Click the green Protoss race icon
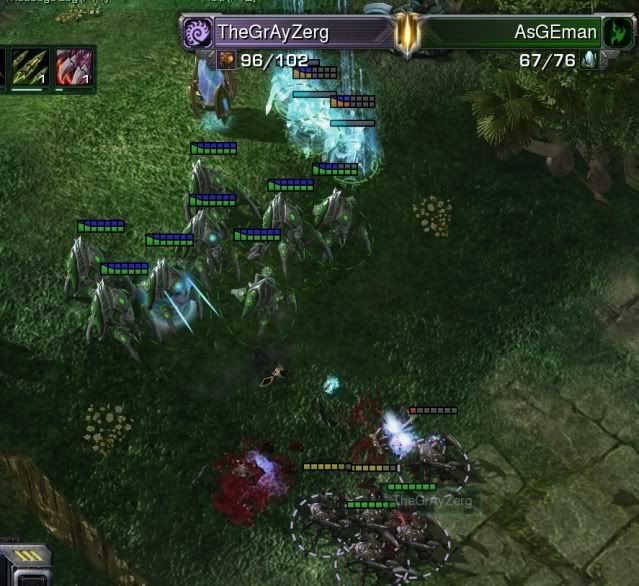Screen dimensions: 639x586 click(x=617, y=32)
